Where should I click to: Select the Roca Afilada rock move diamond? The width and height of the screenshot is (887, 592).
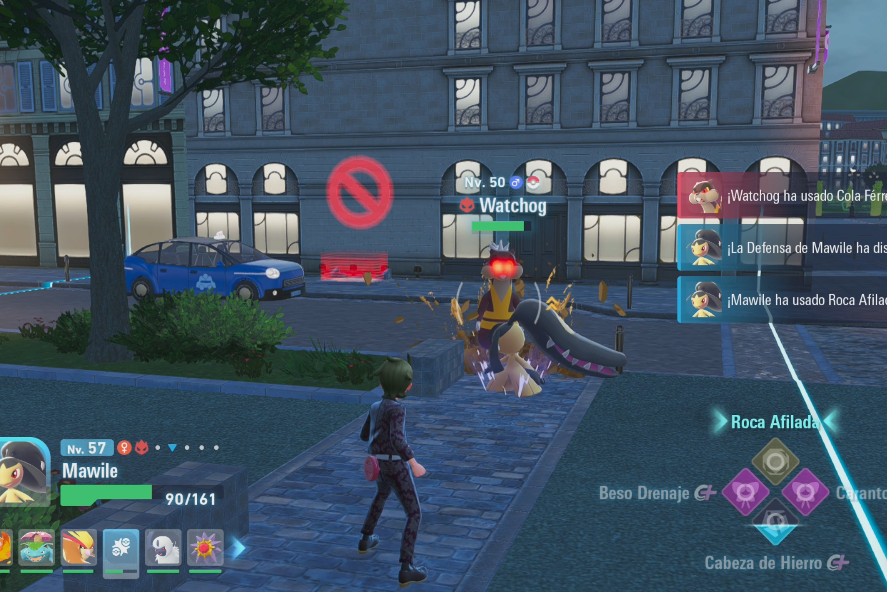774,460
